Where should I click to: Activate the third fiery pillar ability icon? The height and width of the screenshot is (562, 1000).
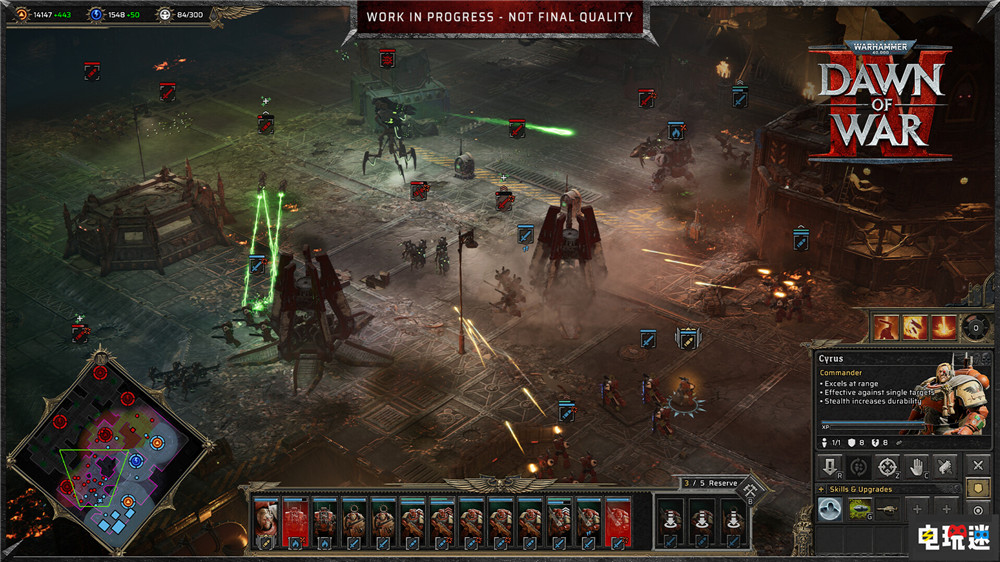tap(943, 327)
